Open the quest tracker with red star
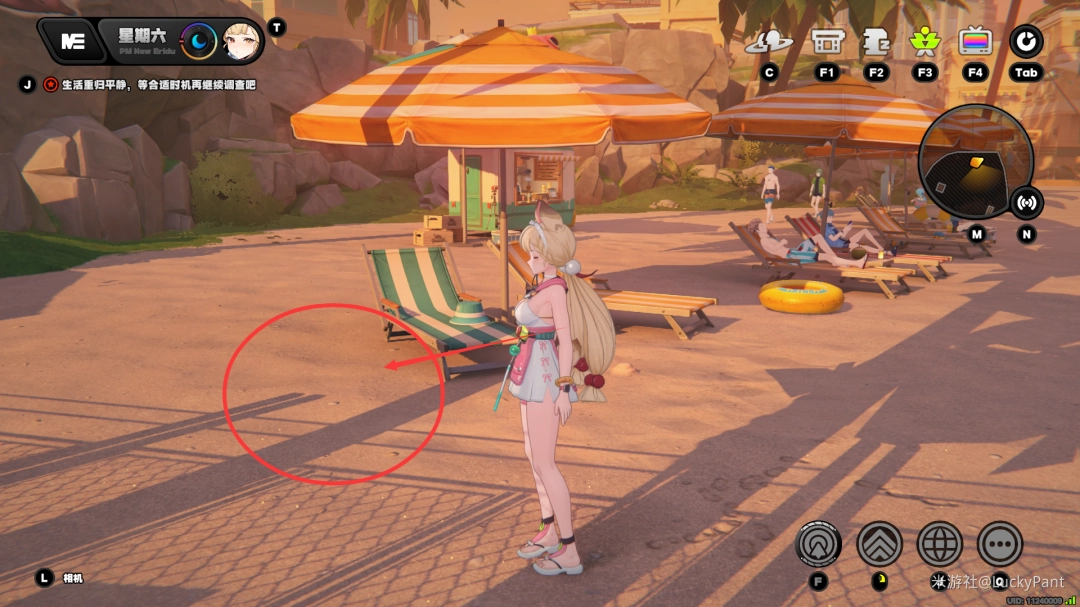The height and width of the screenshot is (607, 1080). (50, 85)
